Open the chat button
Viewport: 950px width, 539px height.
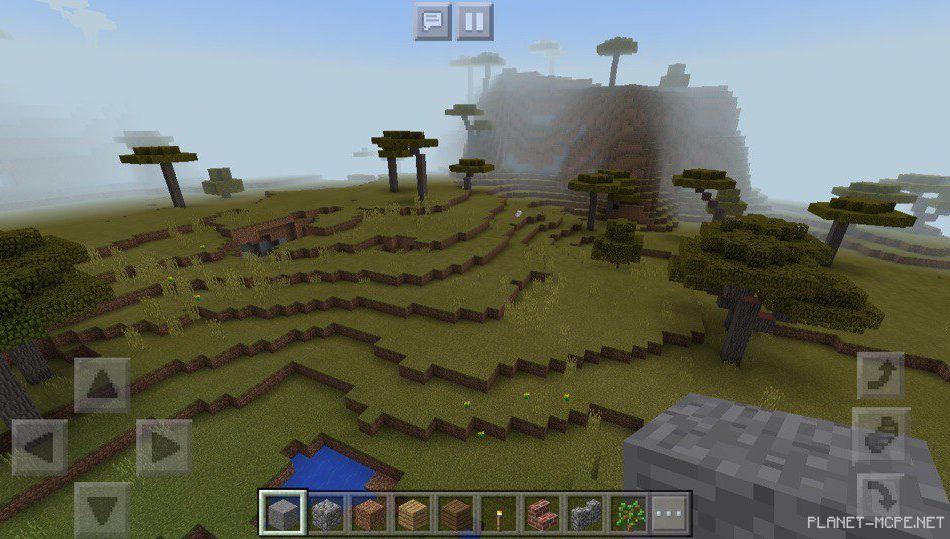tap(433, 21)
